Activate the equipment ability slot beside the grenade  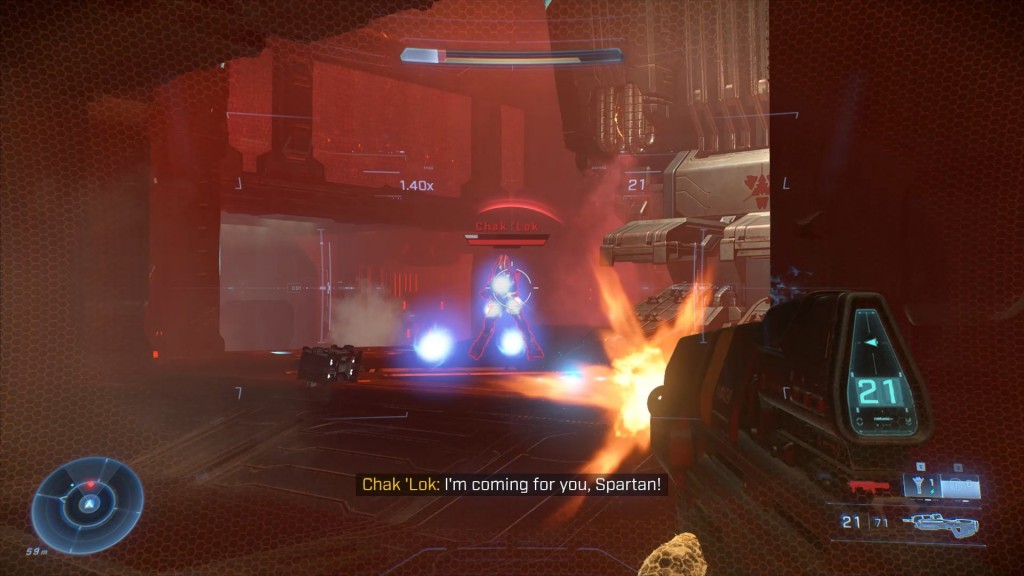[x=960, y=487]
